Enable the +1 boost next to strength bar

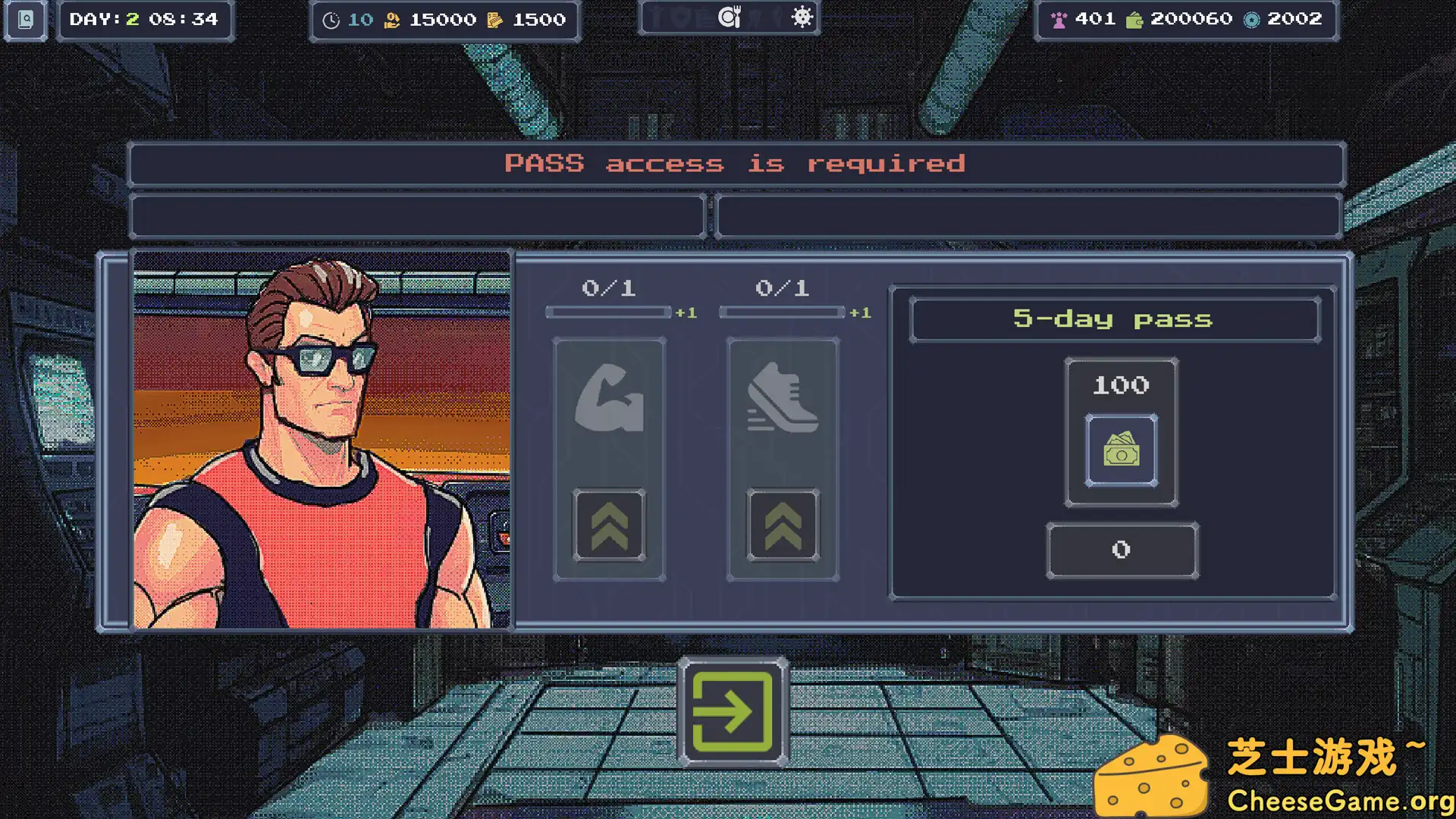pyautogui.click(x=685, y=312)
